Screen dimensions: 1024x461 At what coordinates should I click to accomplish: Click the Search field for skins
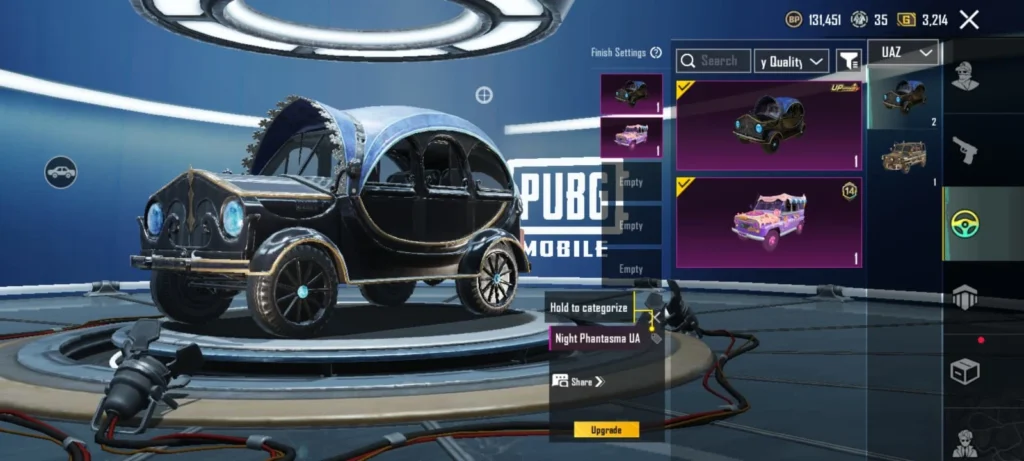(713, 61)
